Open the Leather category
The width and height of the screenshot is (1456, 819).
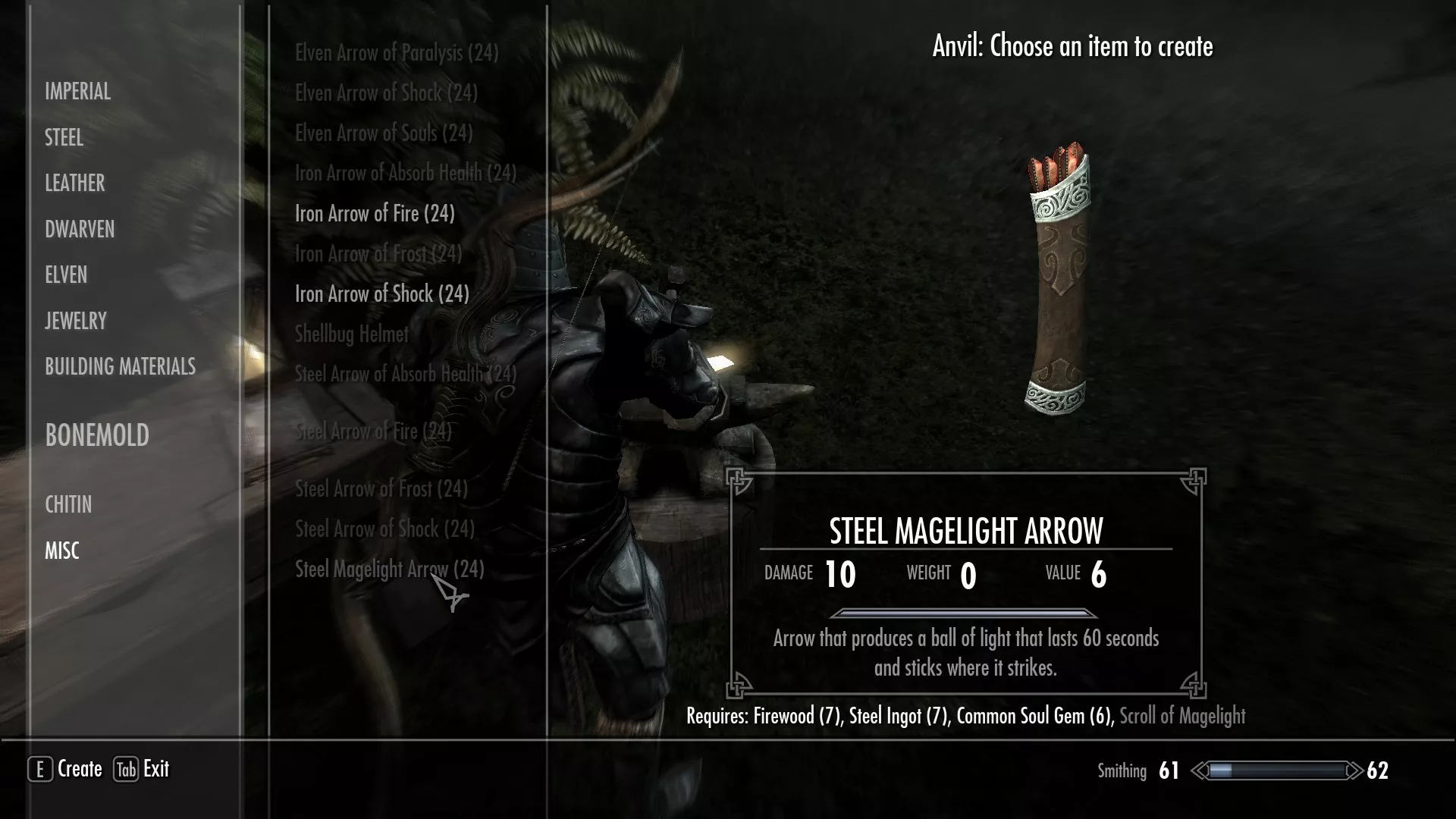74,184
